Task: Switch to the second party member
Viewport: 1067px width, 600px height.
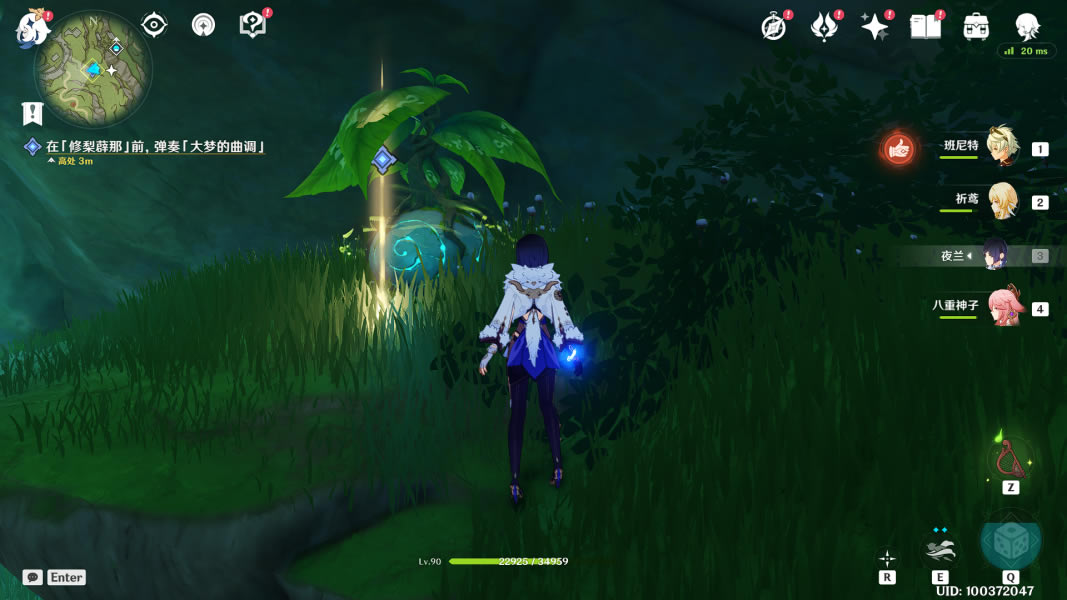Action: point(1001,201)
